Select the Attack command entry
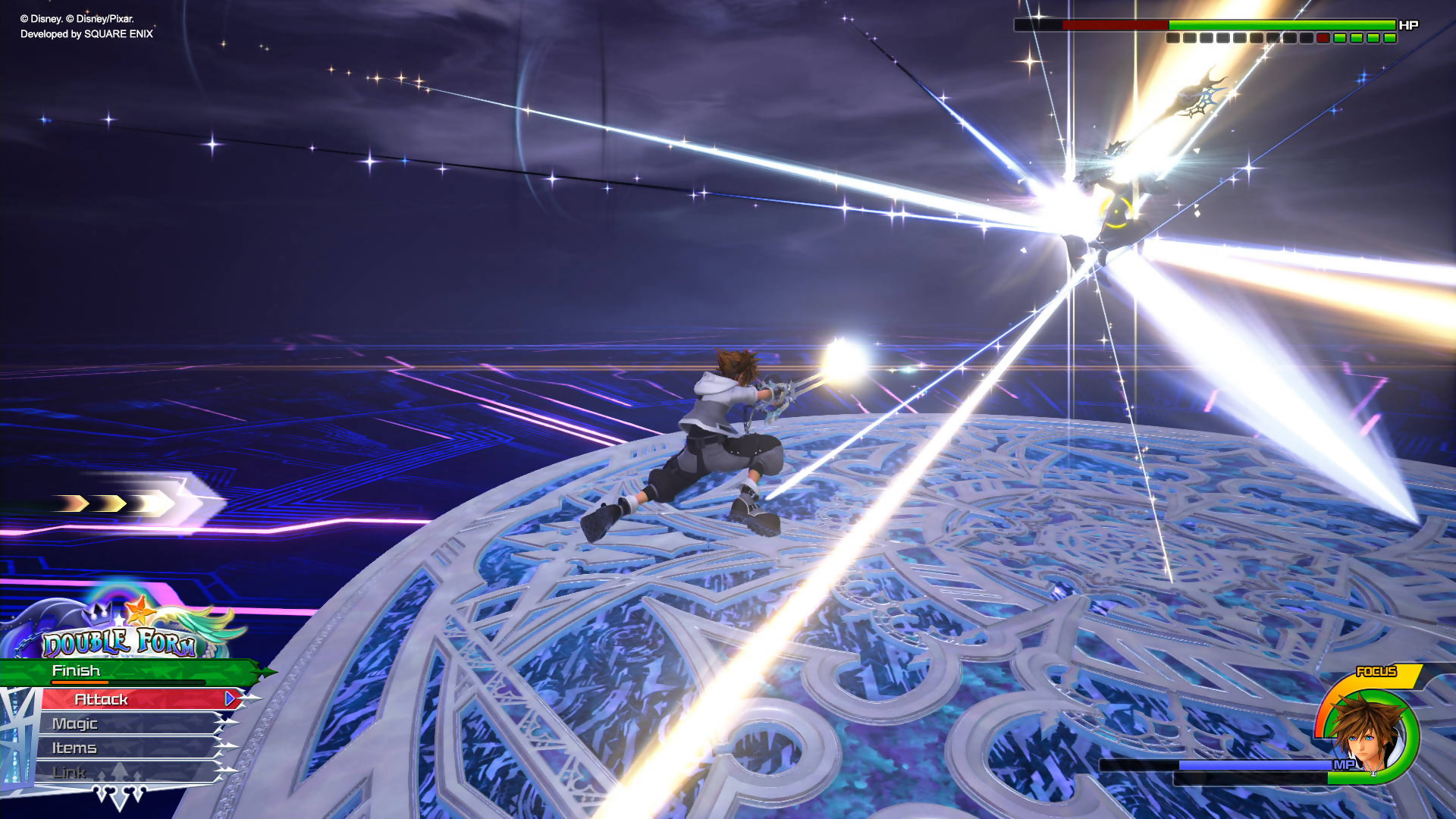Screen dimensions: 1456x819 pos(100,700)
